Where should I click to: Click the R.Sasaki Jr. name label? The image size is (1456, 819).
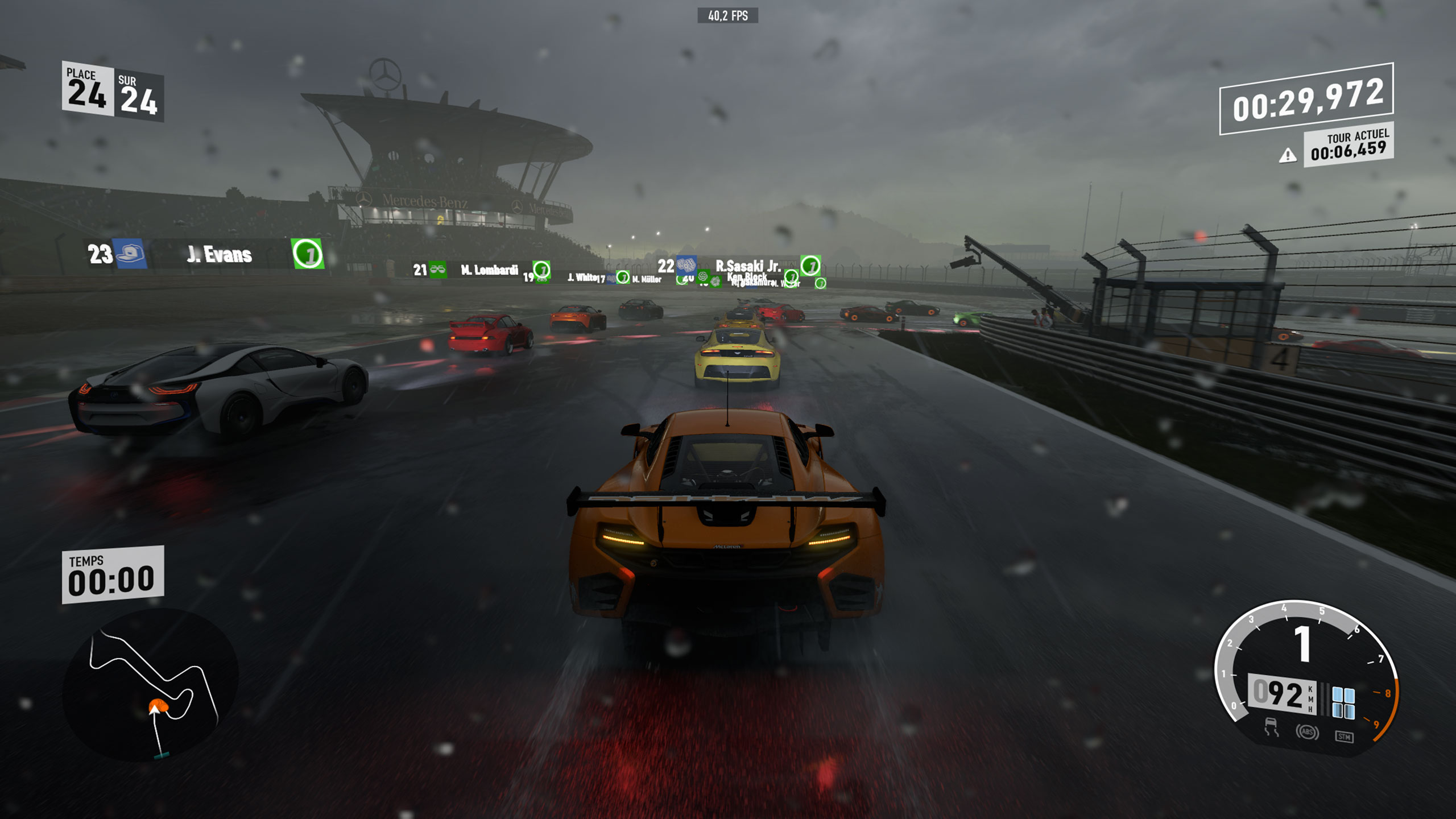click(x=748, y=266)
